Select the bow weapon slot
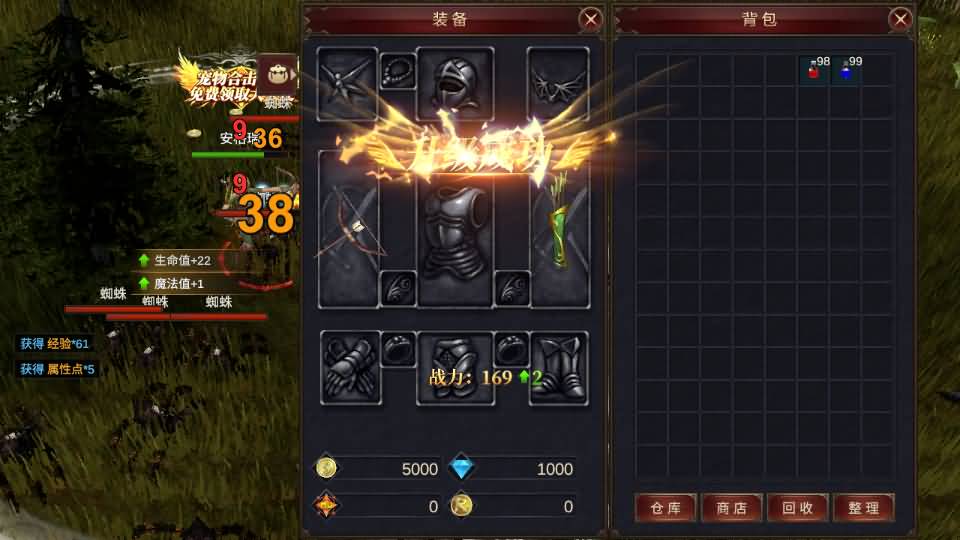960x540 pixels. point(348,228)
